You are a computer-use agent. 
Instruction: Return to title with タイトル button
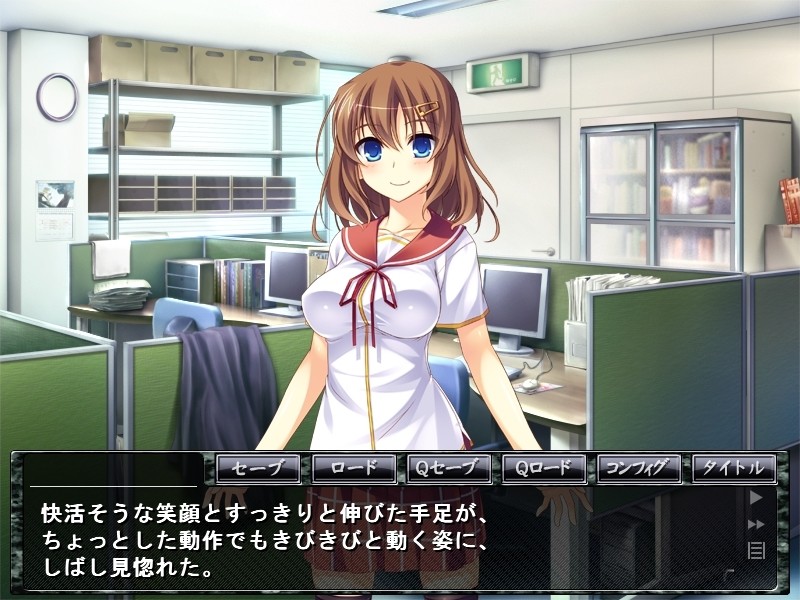[733, 468]
